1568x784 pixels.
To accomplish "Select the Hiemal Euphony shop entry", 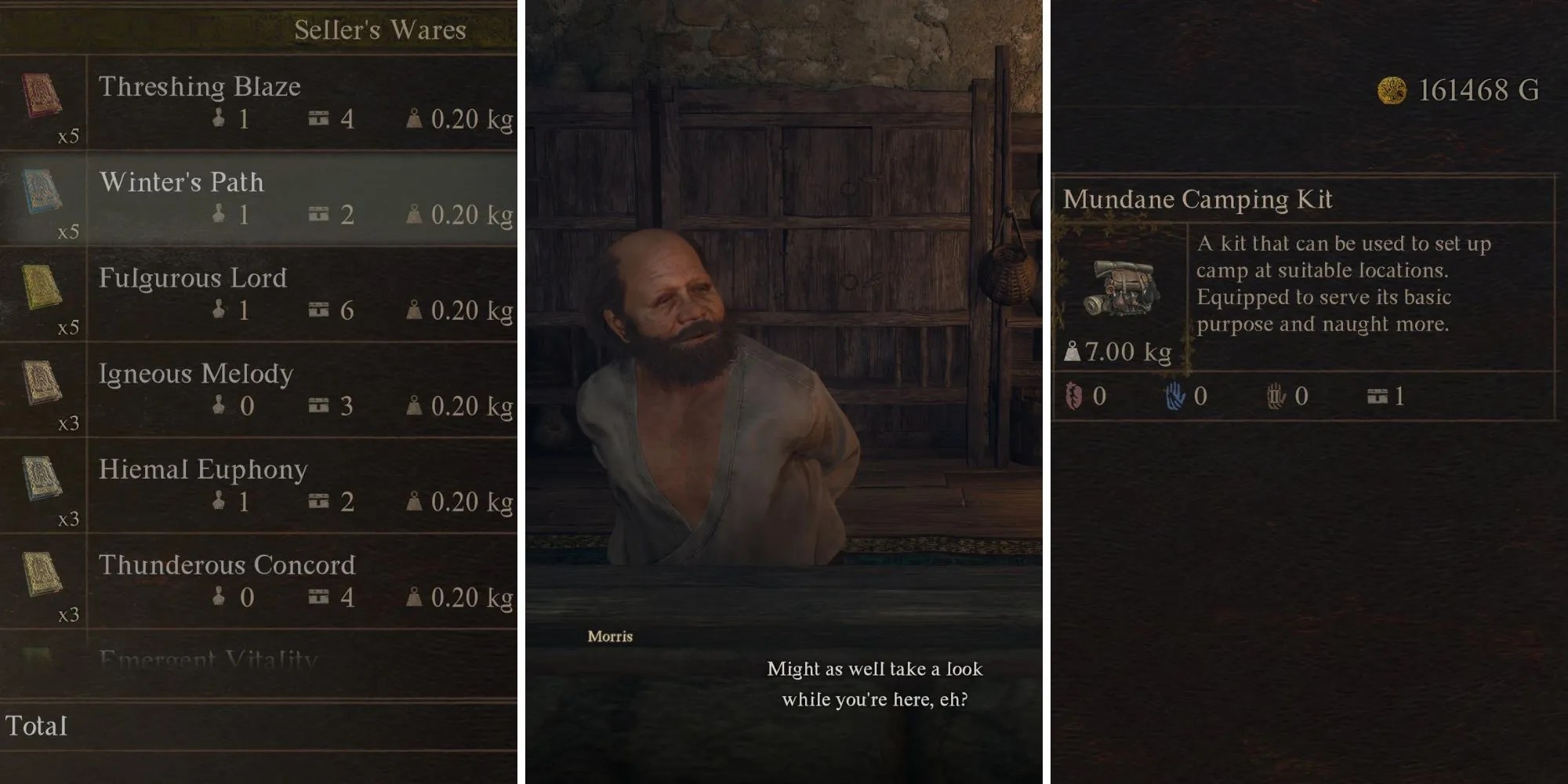I will [204, 470].
